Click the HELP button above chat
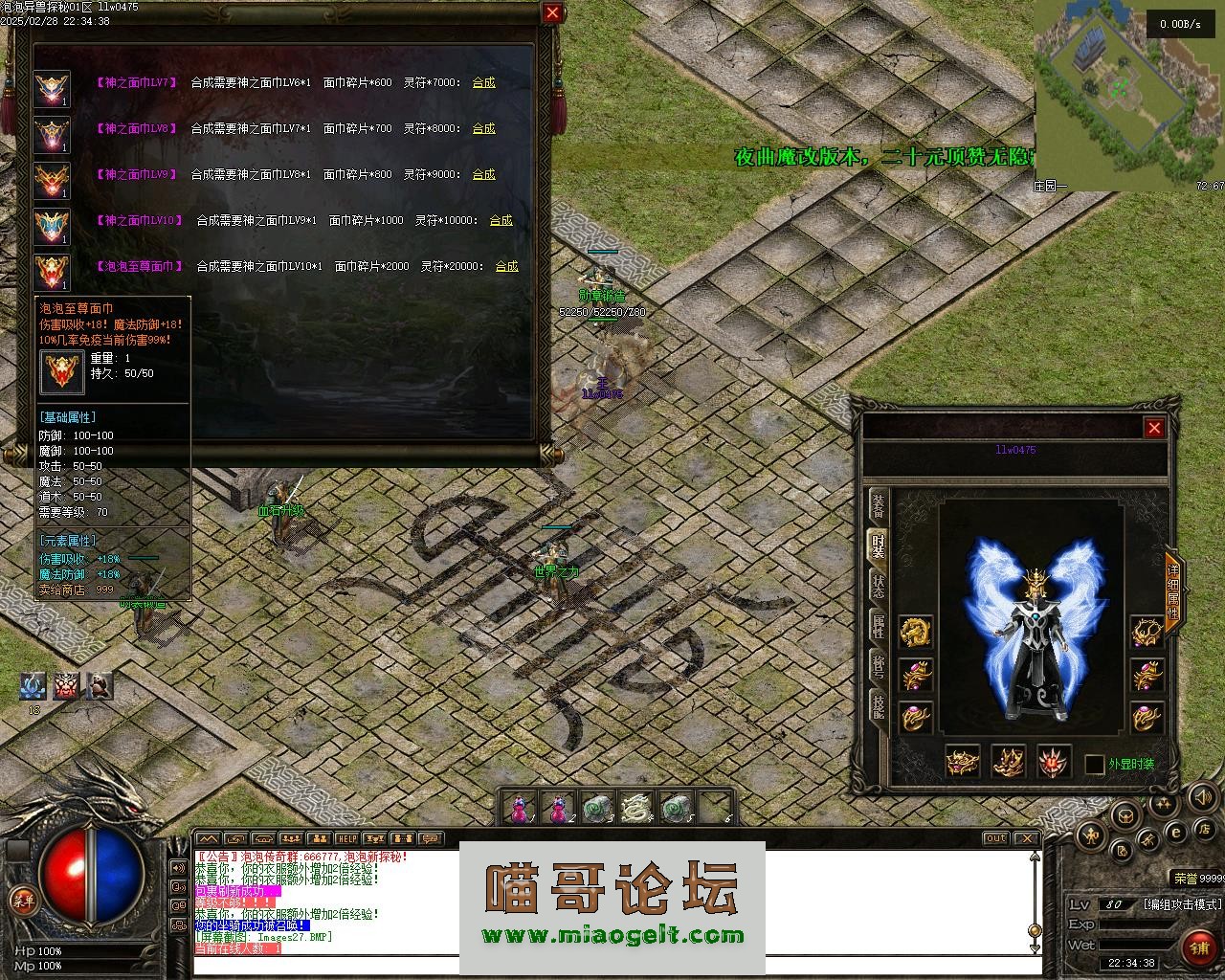This screenshot has width=1225, height=980. point(346,839)
